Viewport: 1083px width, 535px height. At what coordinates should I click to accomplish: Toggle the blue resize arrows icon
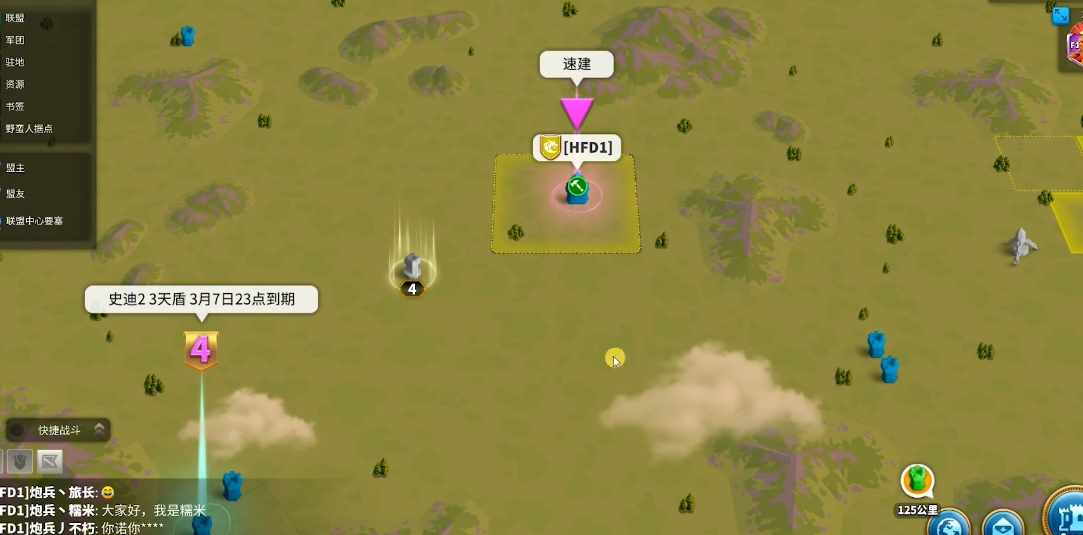coord(1061,15)
